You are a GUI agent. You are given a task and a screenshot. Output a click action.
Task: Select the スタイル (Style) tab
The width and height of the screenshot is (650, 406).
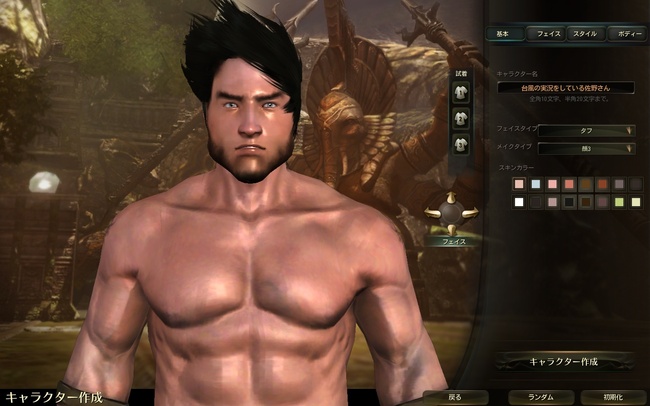(x=584, y=34)
